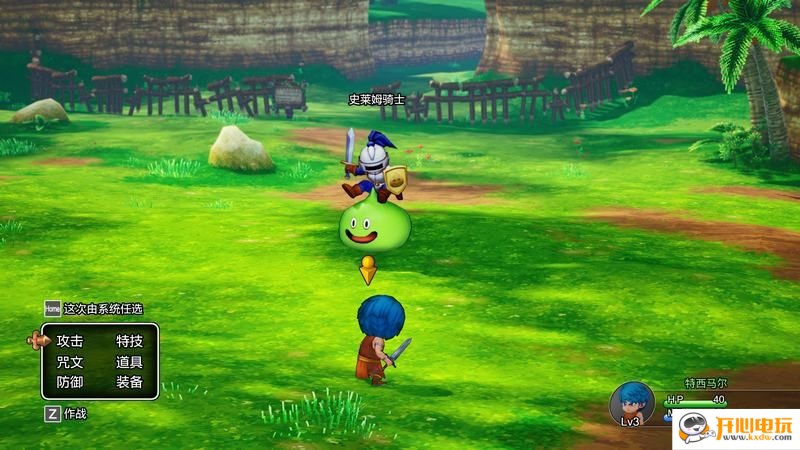Choose the 特技 (Skills) command
This screenshot has width=800, height=450.
(129, 341)
